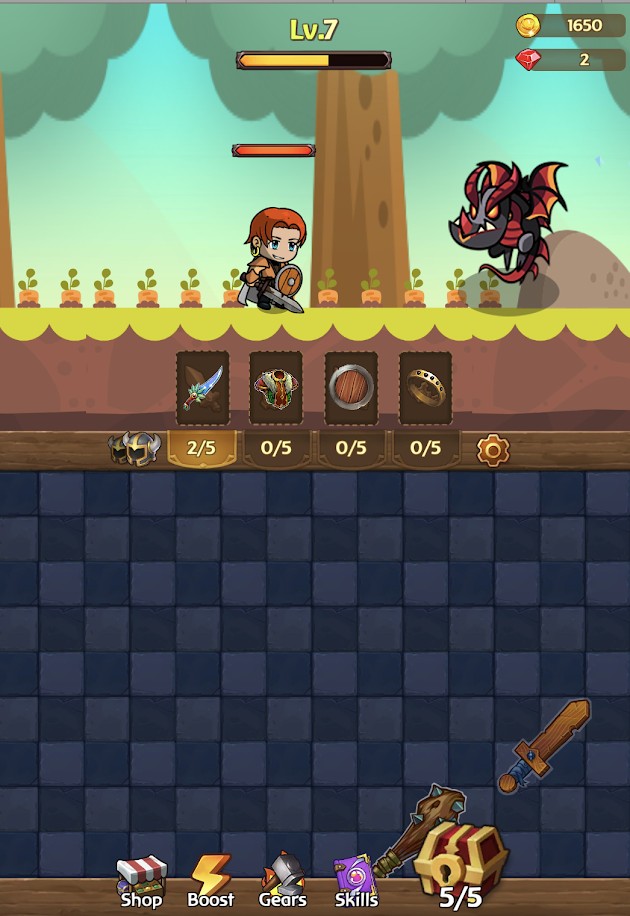
Task: Select the gold ring equipment slot
Action: point(425,388)
